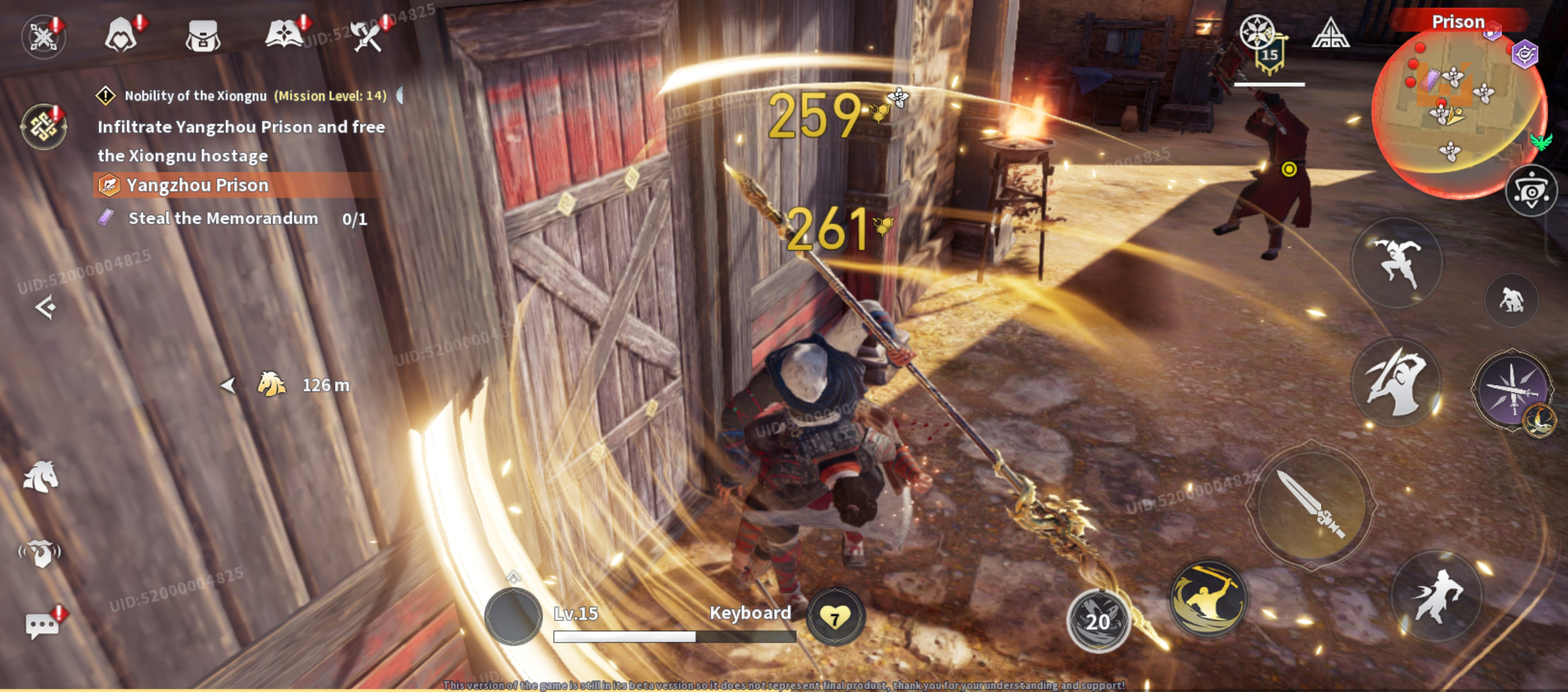Open the backpack inventory
The image size is (1568, 692).
(203, 35)
